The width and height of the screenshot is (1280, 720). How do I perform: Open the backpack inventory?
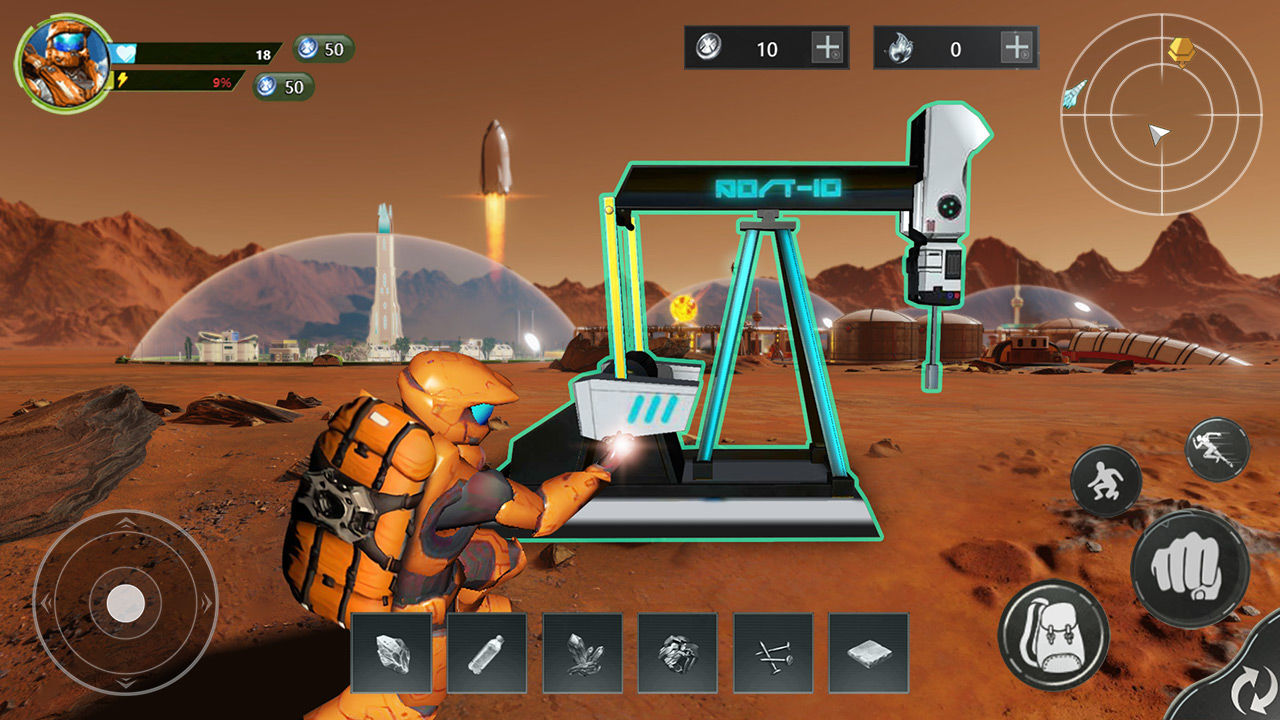1053,635
